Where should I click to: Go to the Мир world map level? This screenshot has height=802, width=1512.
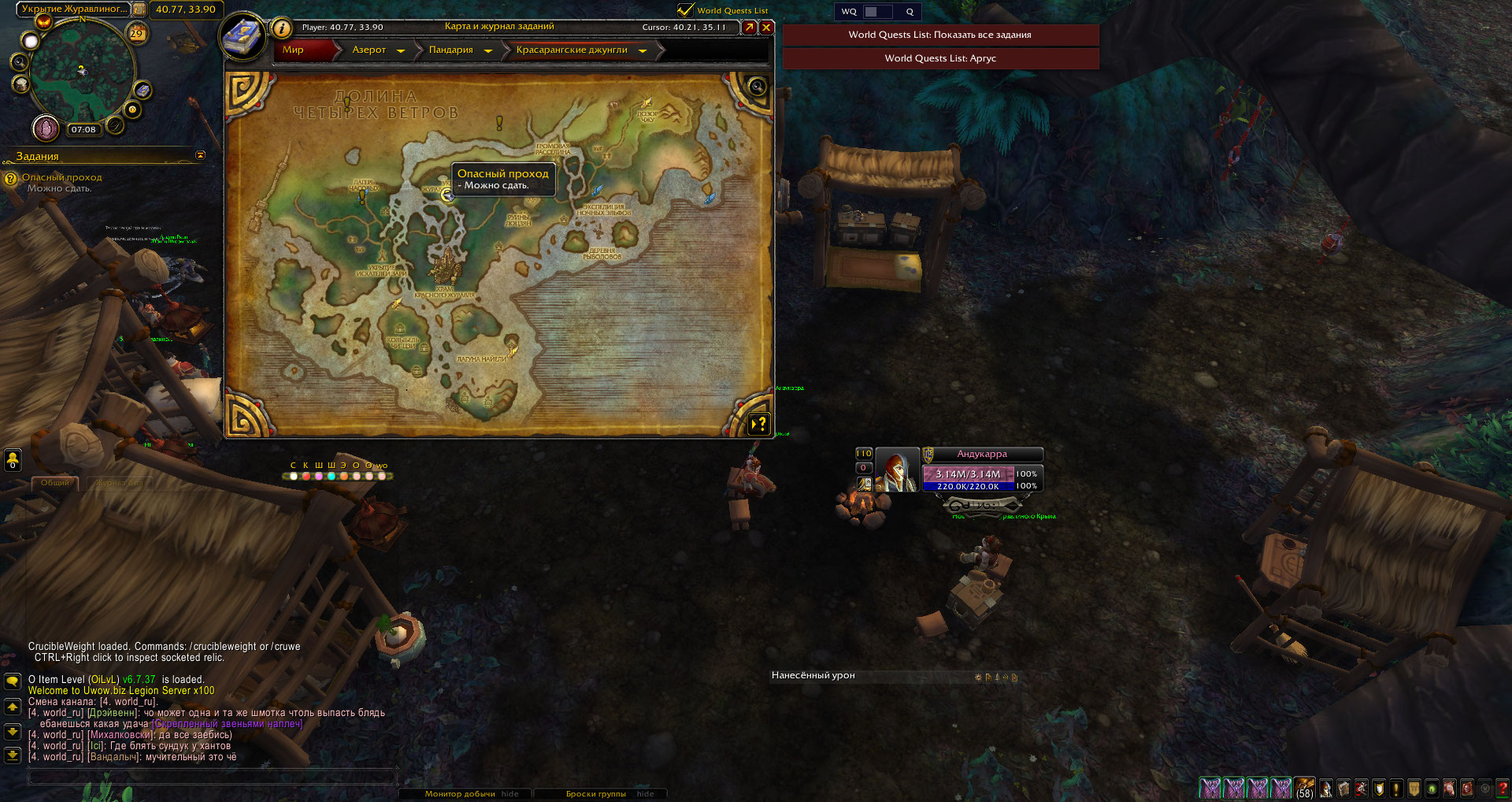coord(293,50)
